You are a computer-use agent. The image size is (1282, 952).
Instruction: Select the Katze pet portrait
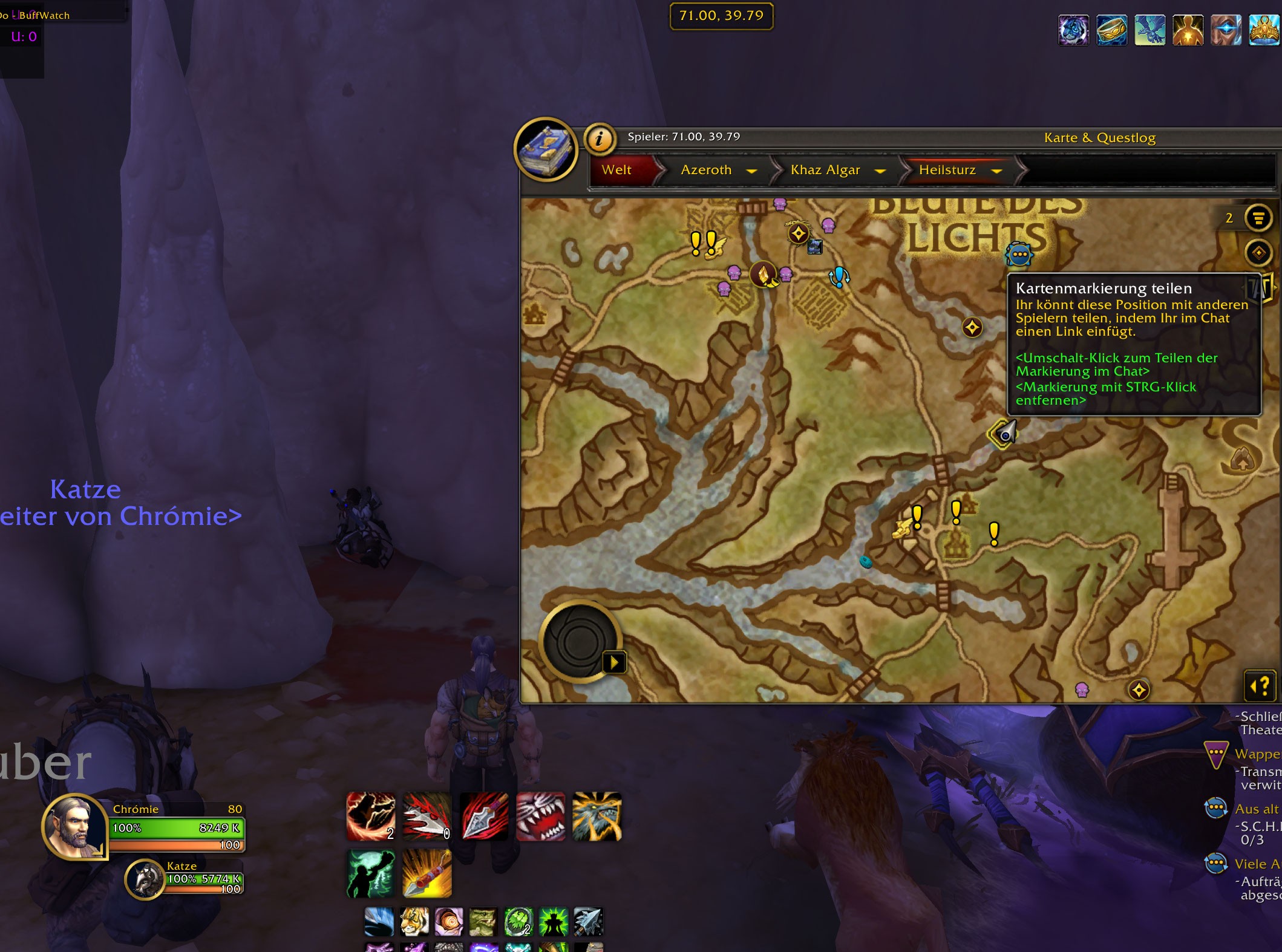click(x=145, y=880)
